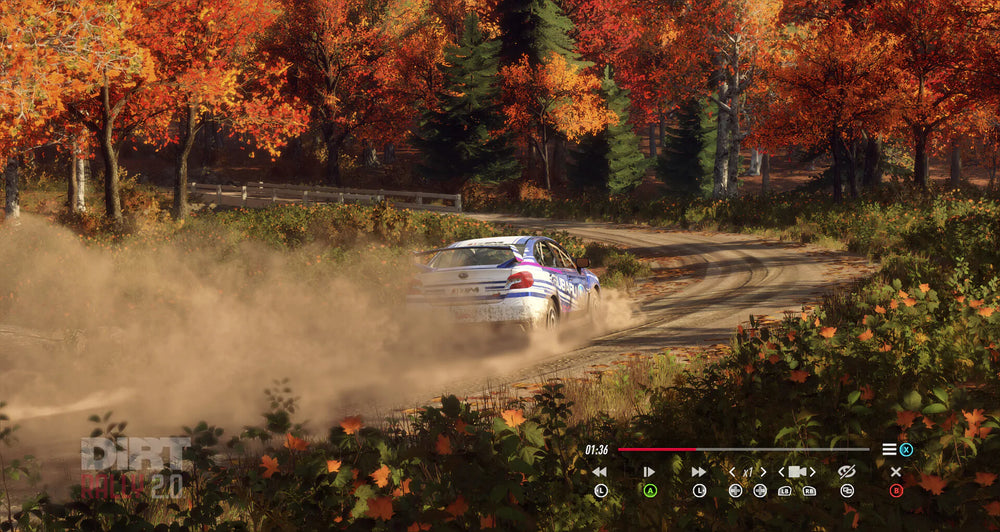Hide the replay HUD with eye icon
This screenshot has width=1000, height=532.
846,472
